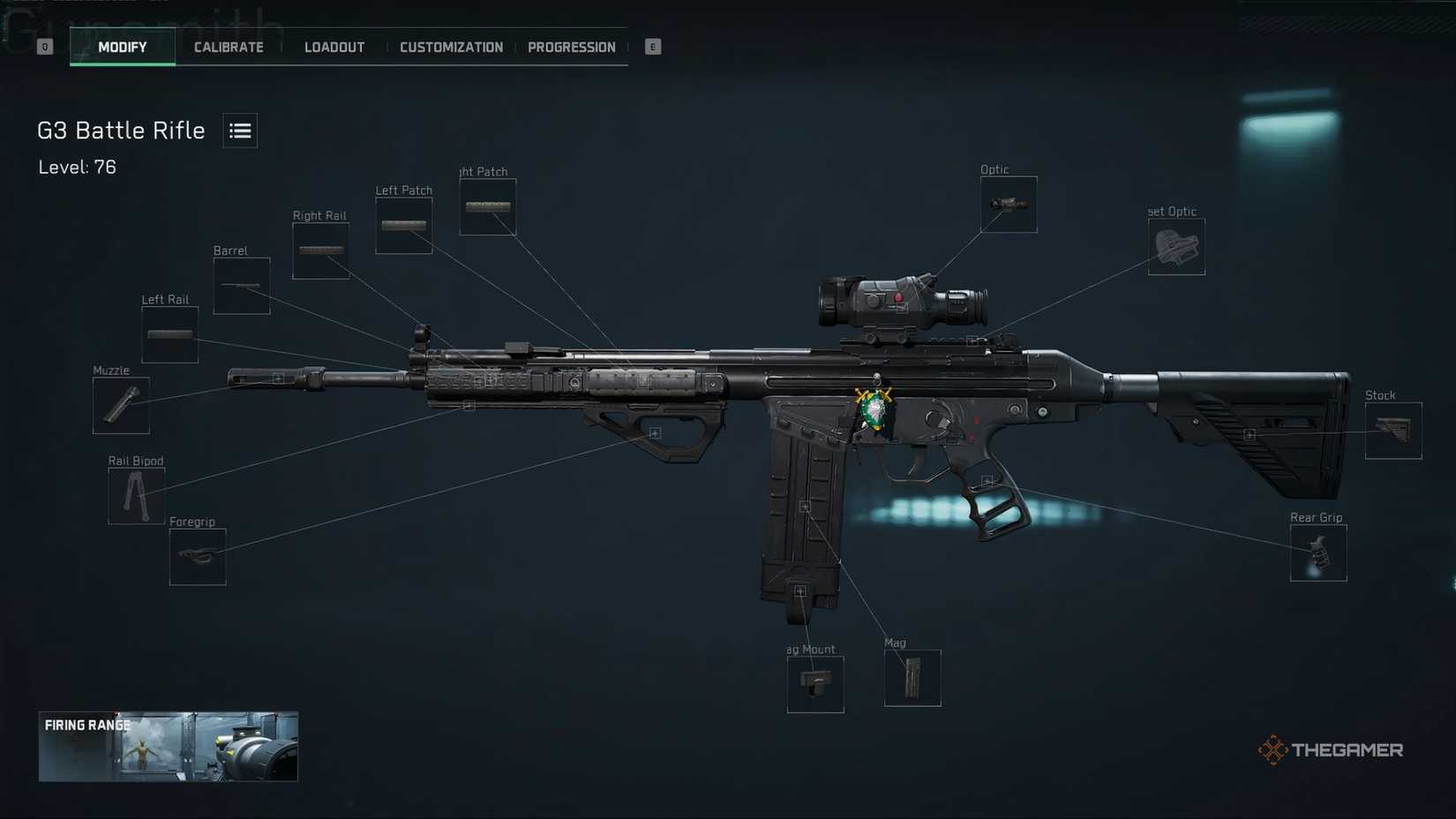Show the Progression tab
This screenshot has width=1456, height=819.
pyautogui.click(x=571, y=48)
